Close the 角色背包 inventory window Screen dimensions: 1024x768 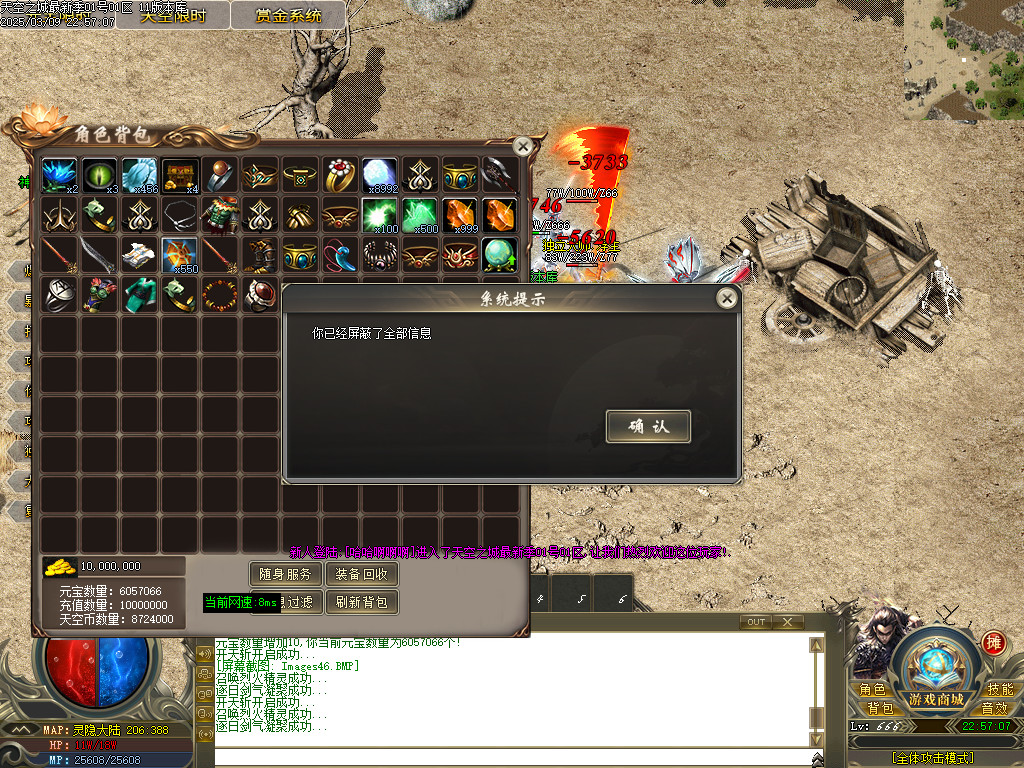click(x=522, y=146)
